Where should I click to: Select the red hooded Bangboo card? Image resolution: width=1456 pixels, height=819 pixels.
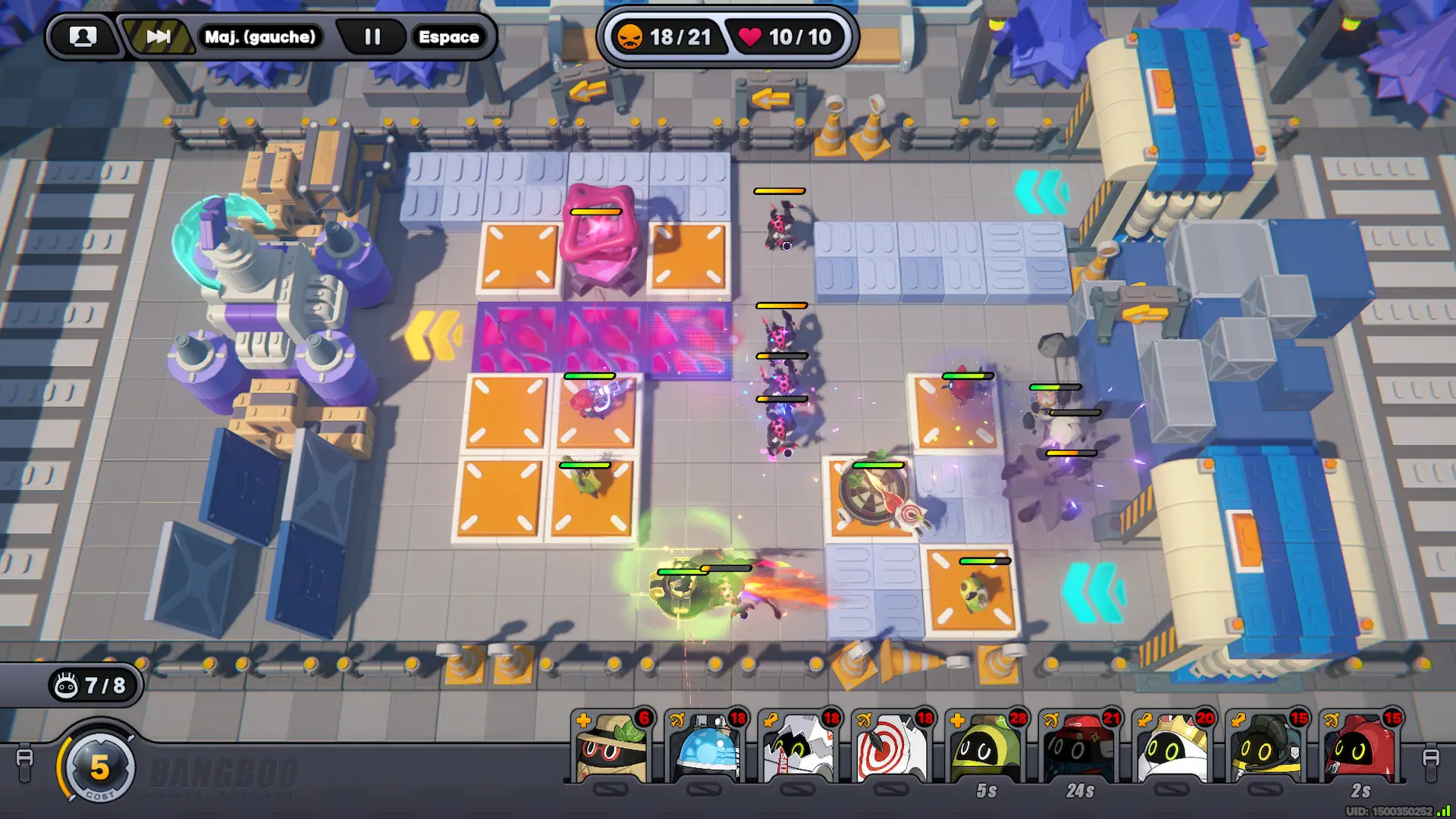coord(1360,748)
